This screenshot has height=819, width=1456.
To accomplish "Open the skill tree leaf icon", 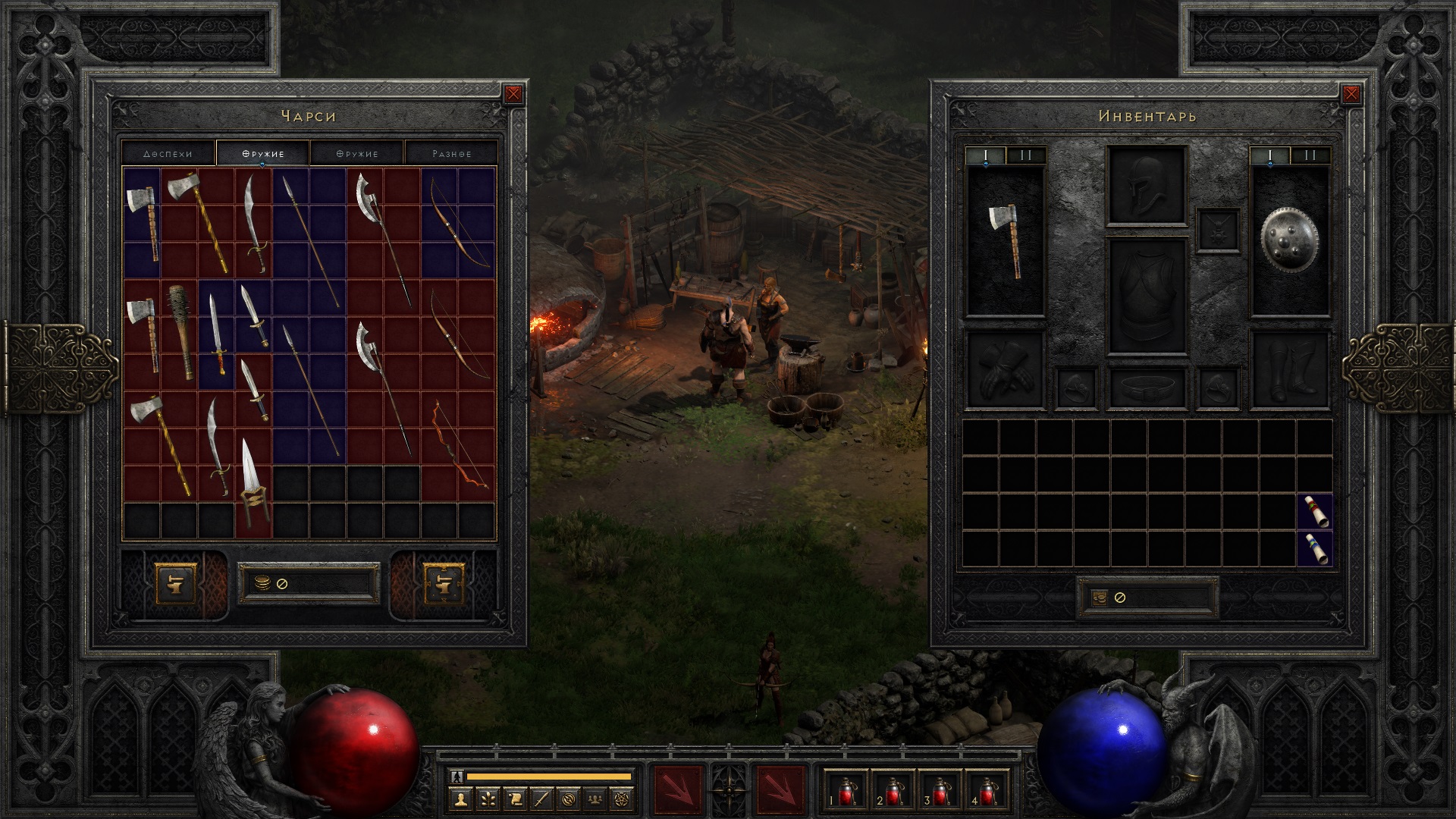I will pyautogui.click(x=488, y=798).
